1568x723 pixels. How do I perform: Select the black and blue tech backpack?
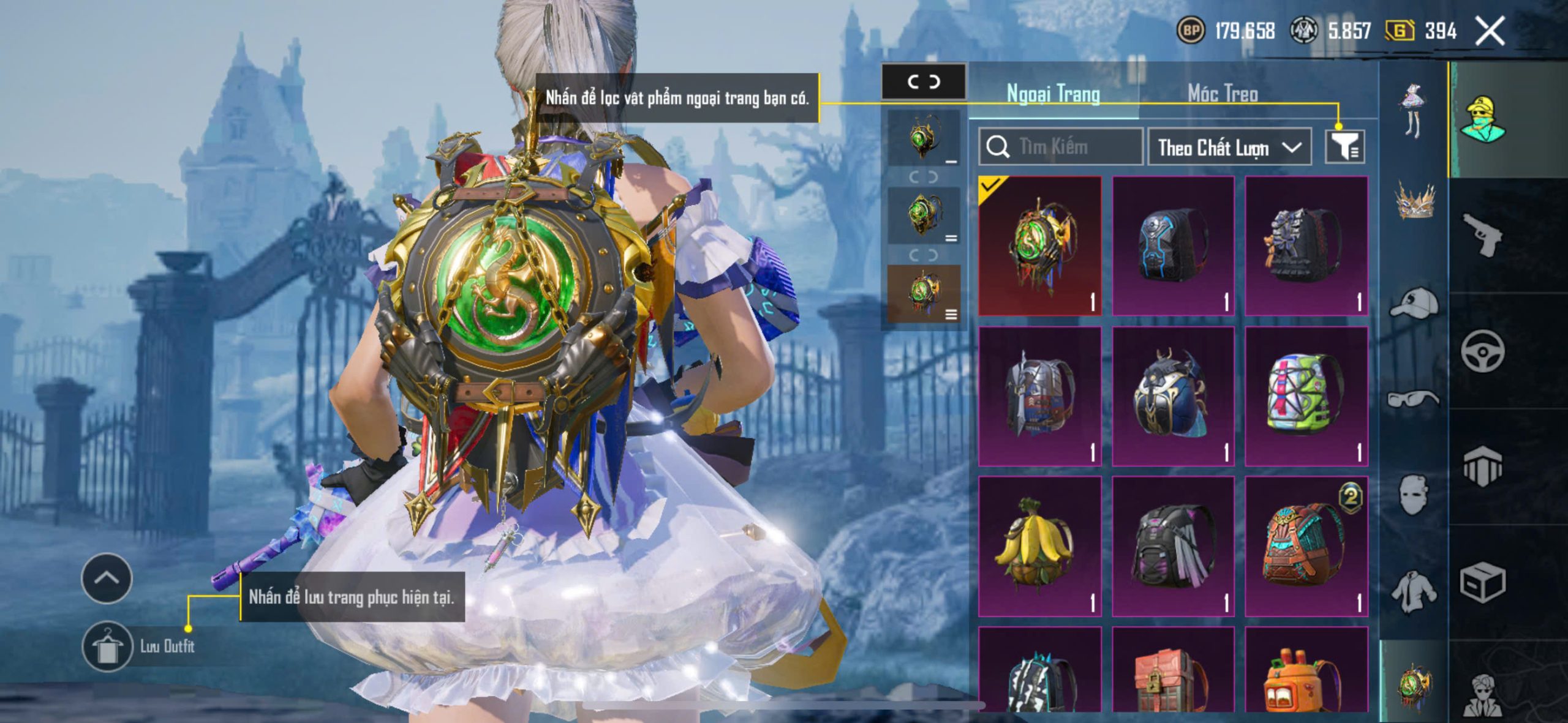[x=1173, y=246]
